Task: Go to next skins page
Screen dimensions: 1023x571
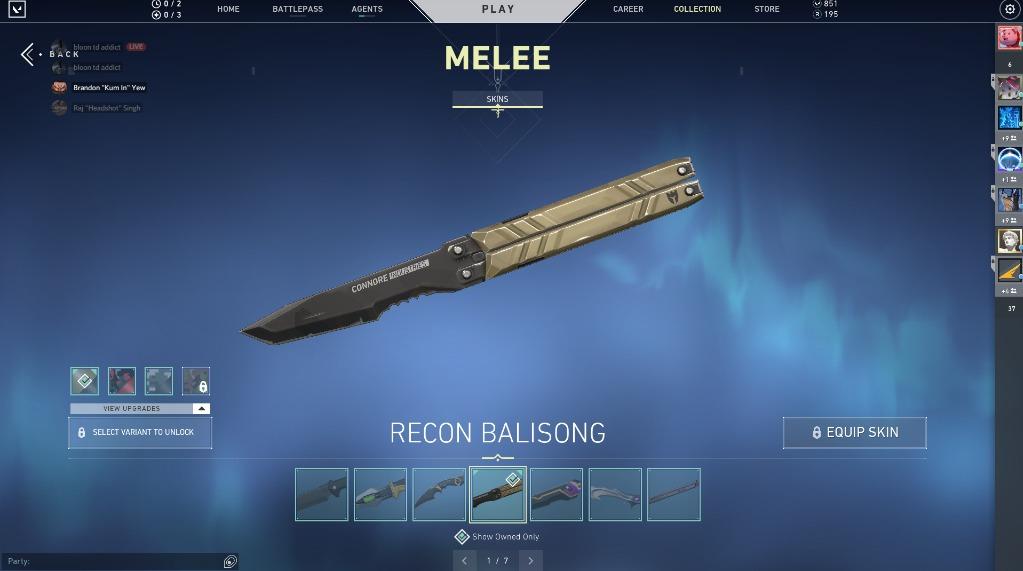Action: (x=531, y=561)
